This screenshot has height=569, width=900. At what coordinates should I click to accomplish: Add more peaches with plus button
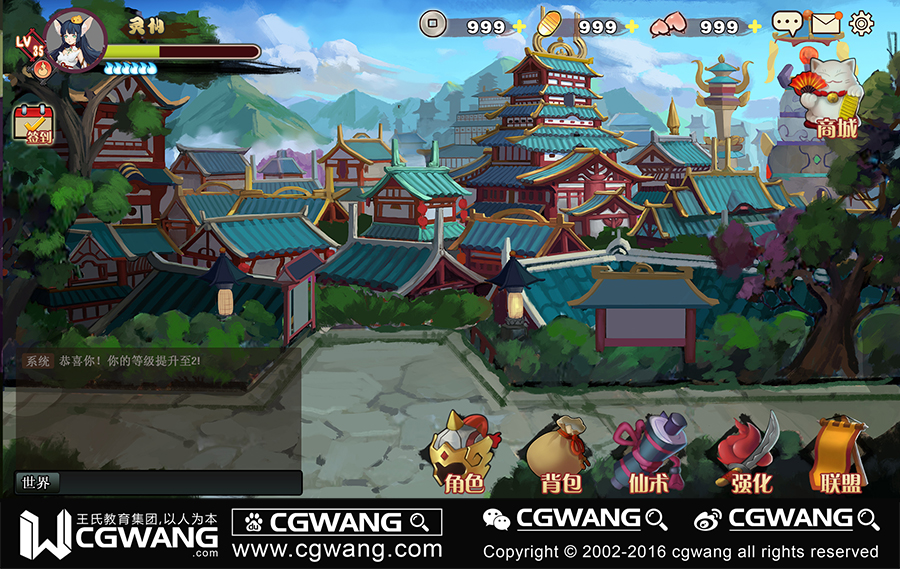pyautogui.click(x=754, y=26)
